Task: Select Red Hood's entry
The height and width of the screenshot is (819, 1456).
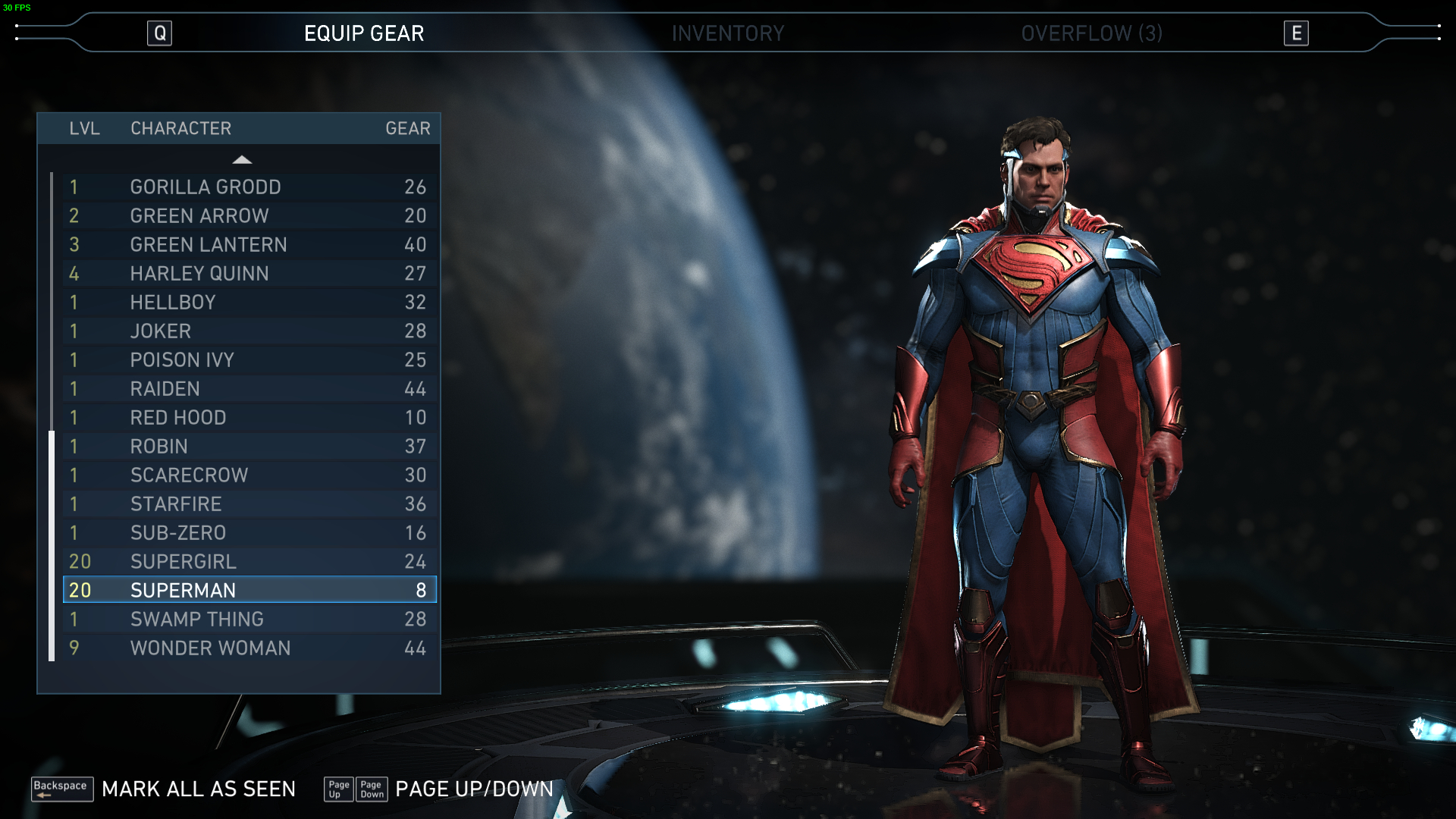Action: (249, 418)
